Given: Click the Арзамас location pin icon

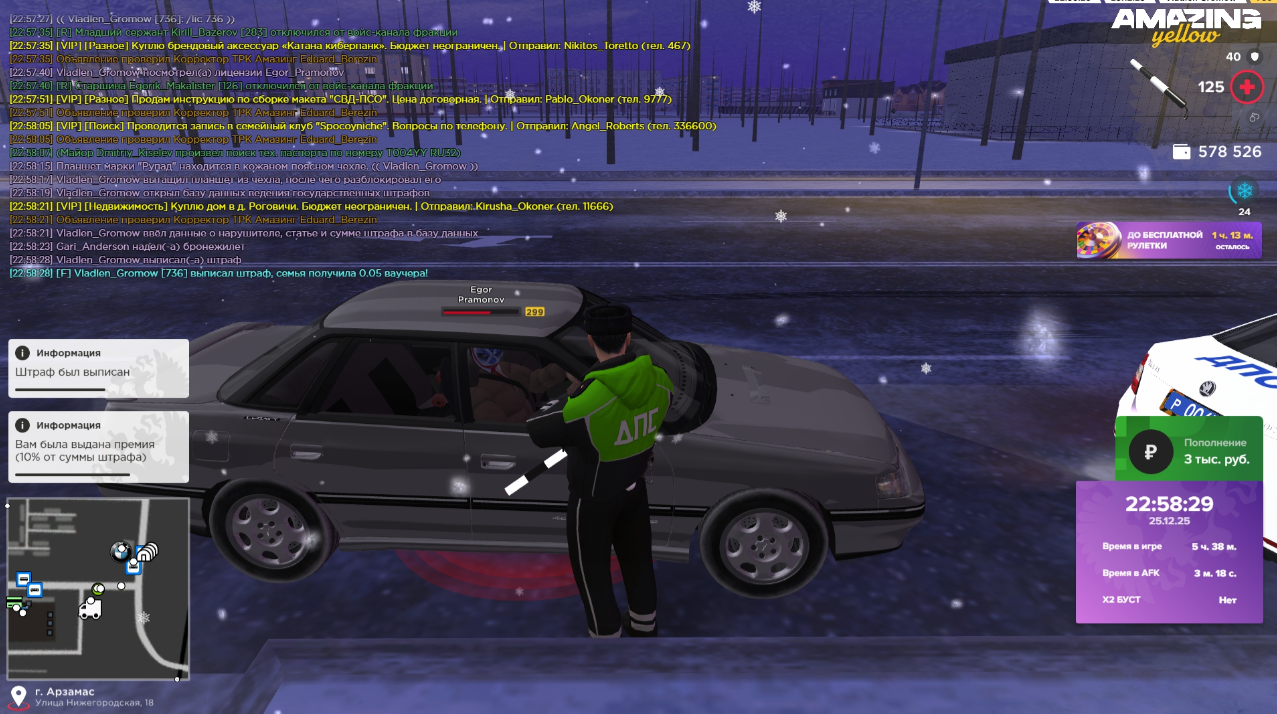Looking at the screenshot, I should [x=18, y=696].
